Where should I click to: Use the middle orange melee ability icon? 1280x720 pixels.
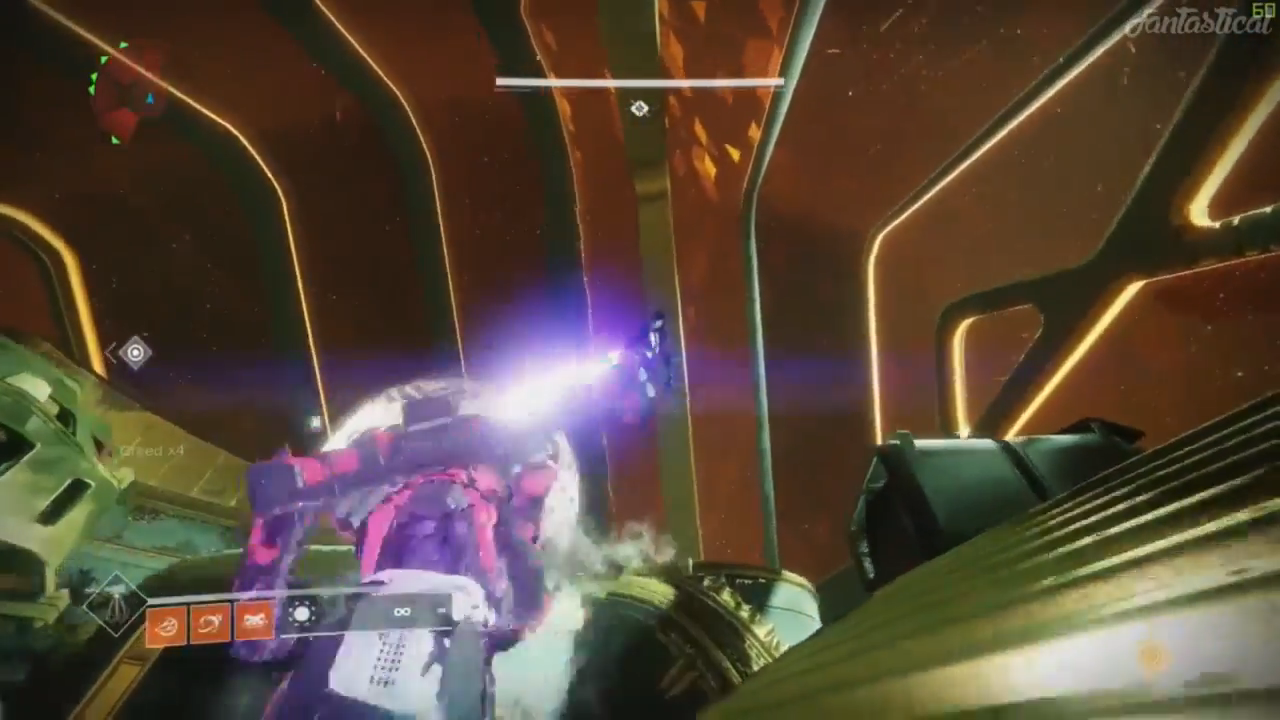click(211, 624)
